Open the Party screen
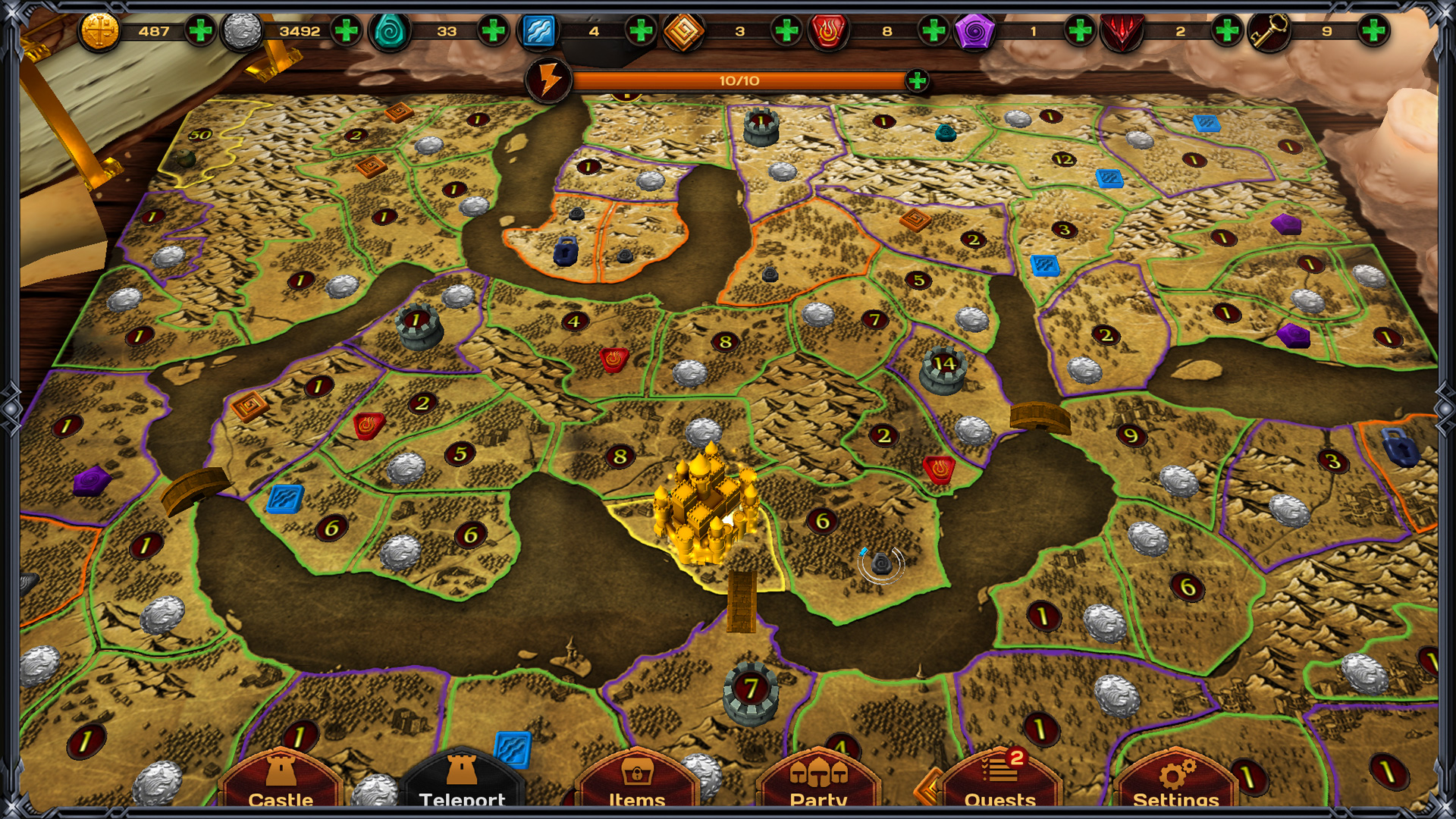 (x=818, y=781)
